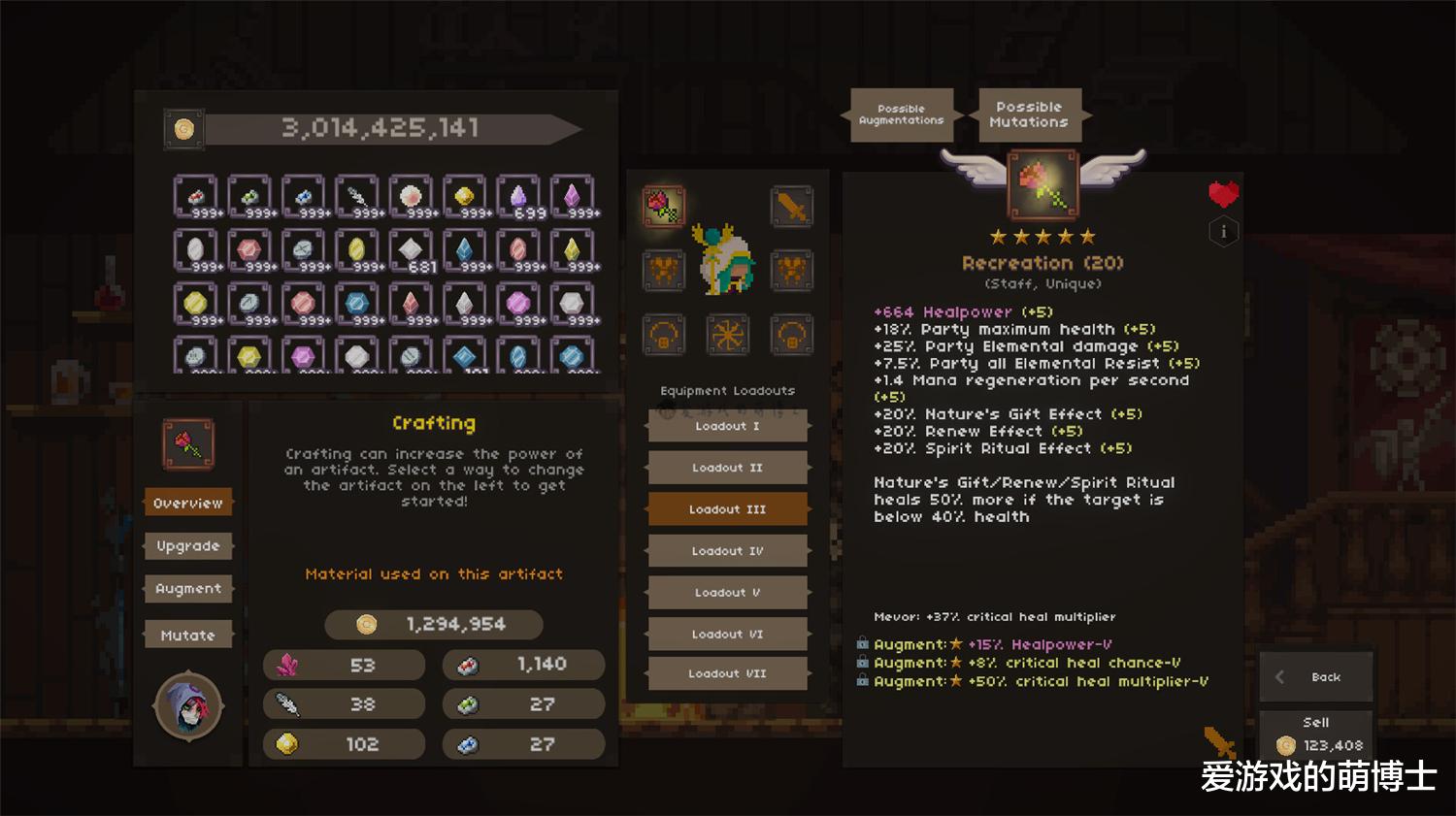The image size is (1456, 816).
Task: Click the red heart favorite icon
Action: pos(1223,194)
